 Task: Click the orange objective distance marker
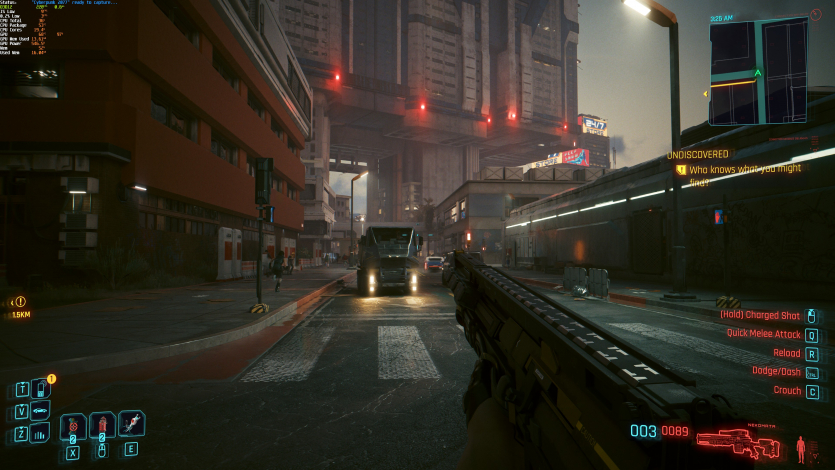coord(20,302)
